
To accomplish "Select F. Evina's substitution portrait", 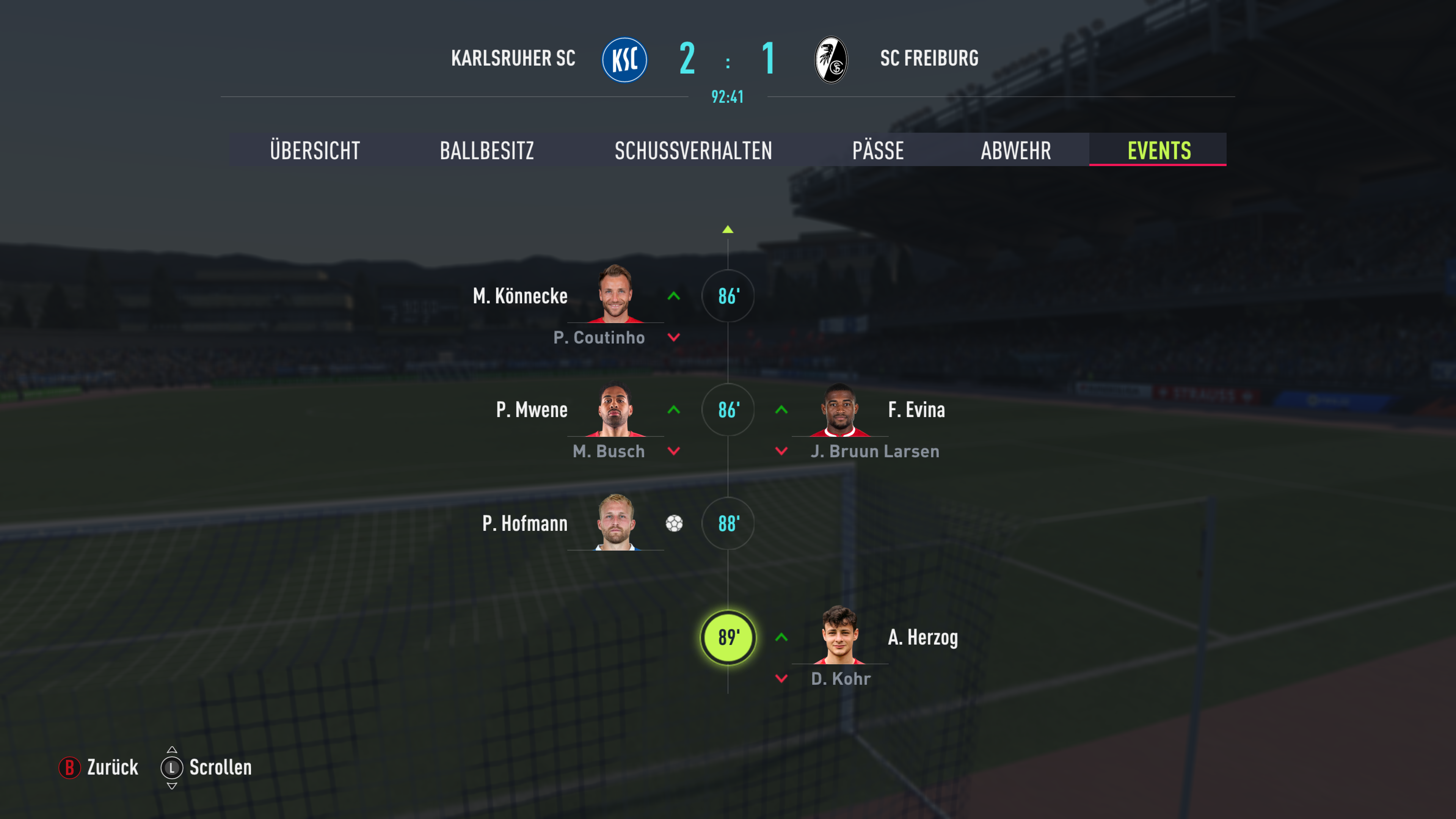I will 839,410.
